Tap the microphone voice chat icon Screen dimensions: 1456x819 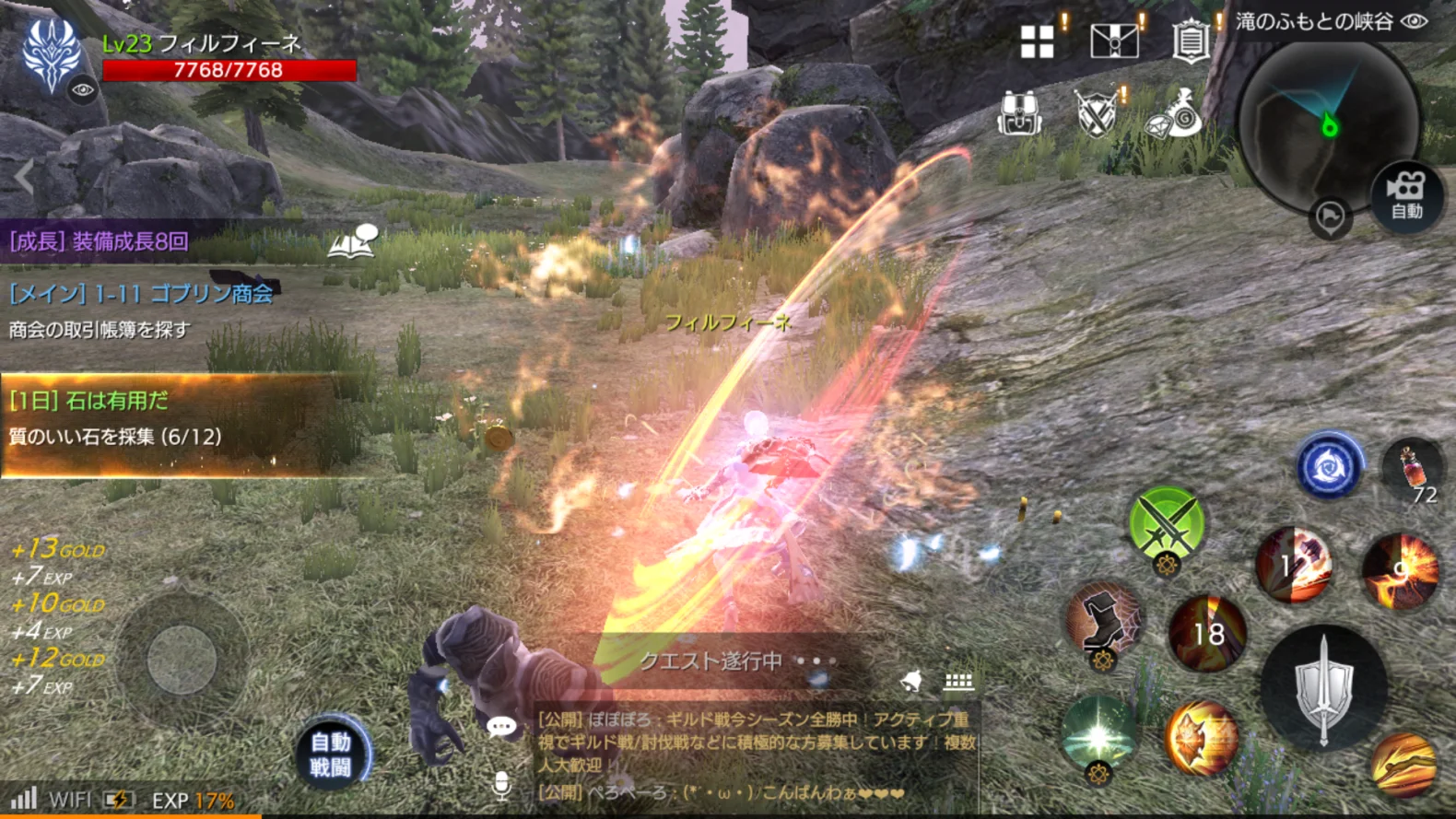pyautogui.click(x=501, y=785)
